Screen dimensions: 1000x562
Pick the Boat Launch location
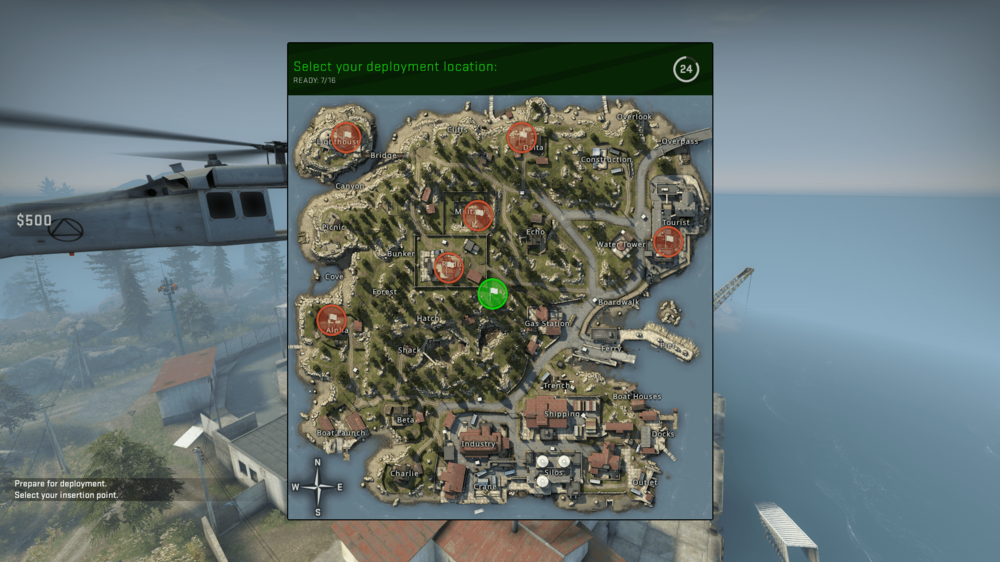341,432
